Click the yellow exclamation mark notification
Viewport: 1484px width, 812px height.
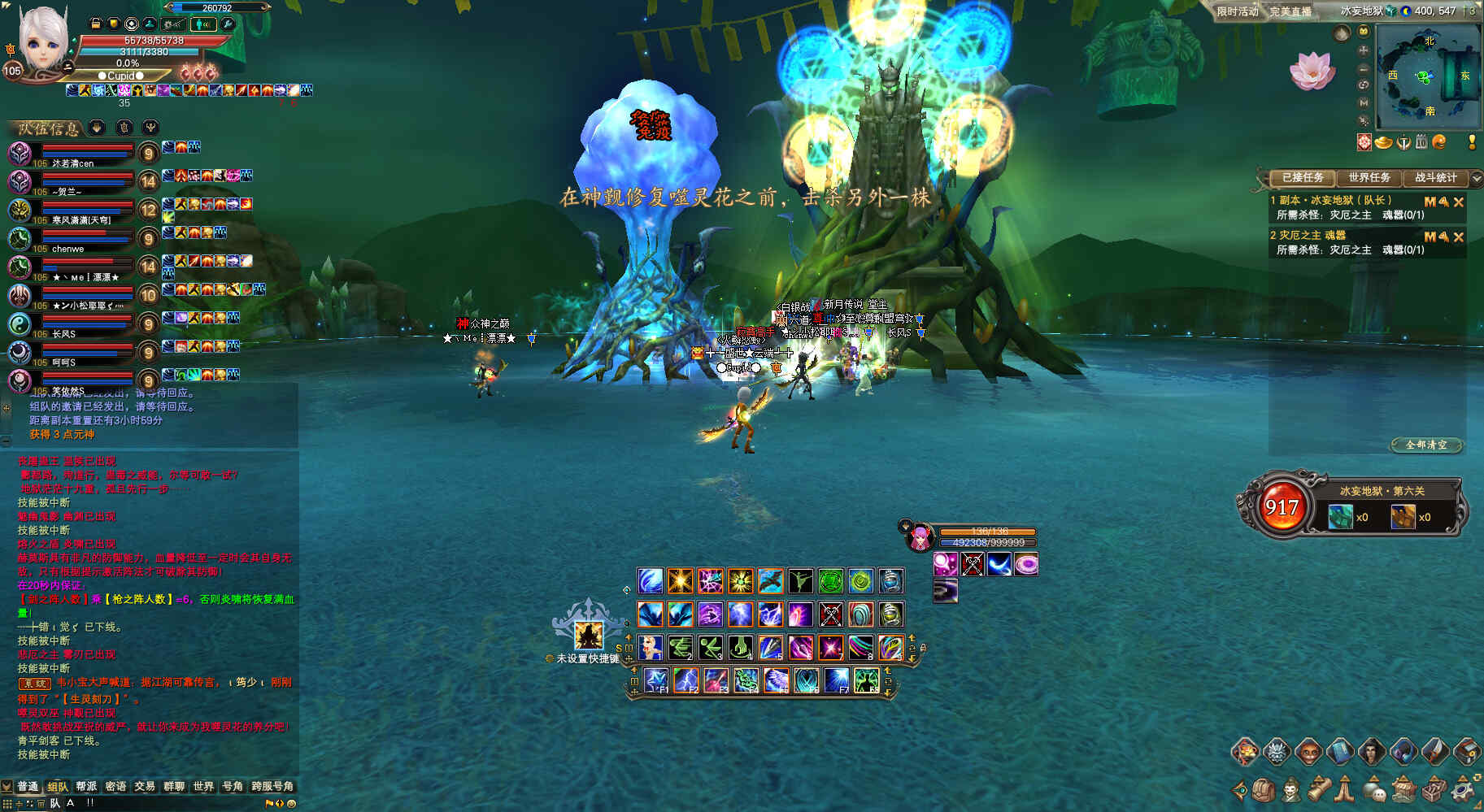click(1472, 142)
